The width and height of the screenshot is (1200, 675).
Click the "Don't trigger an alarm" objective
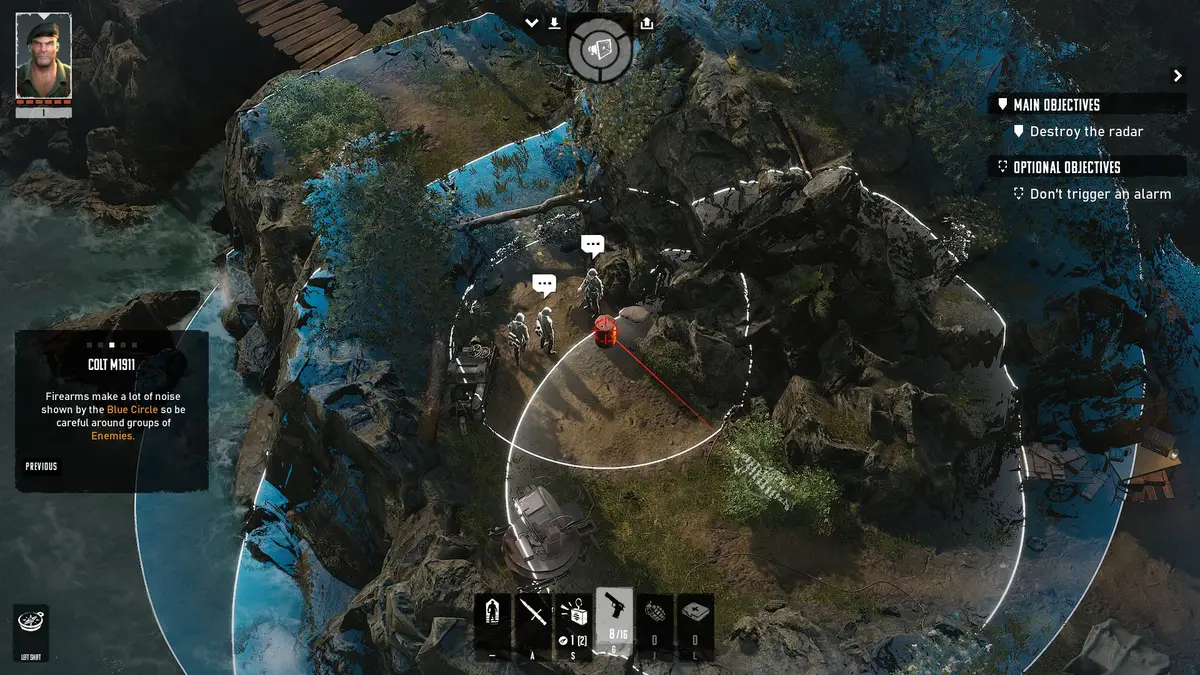[x=1099, y=194]
